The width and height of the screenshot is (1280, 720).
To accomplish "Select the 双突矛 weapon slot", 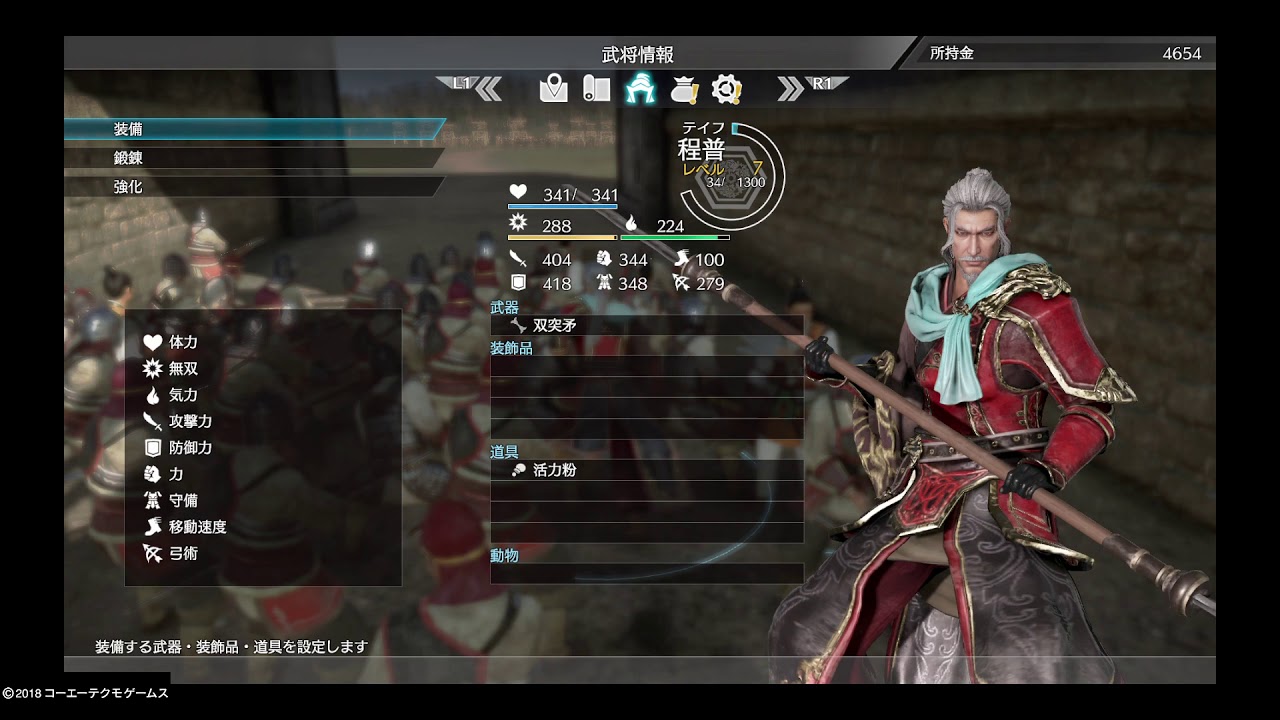I will pos(646,326).
